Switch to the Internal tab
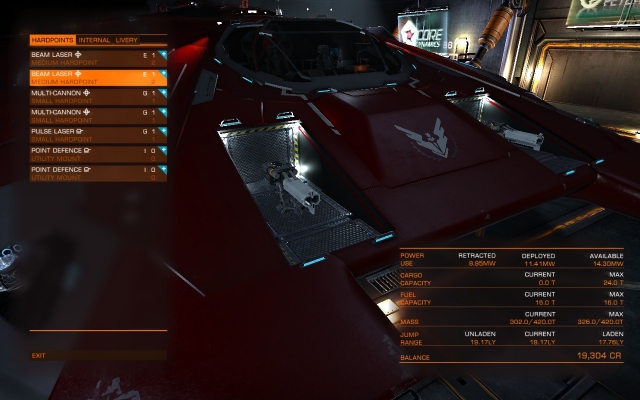The width and height of the screenshot is (640, 400). coord(96,40)
